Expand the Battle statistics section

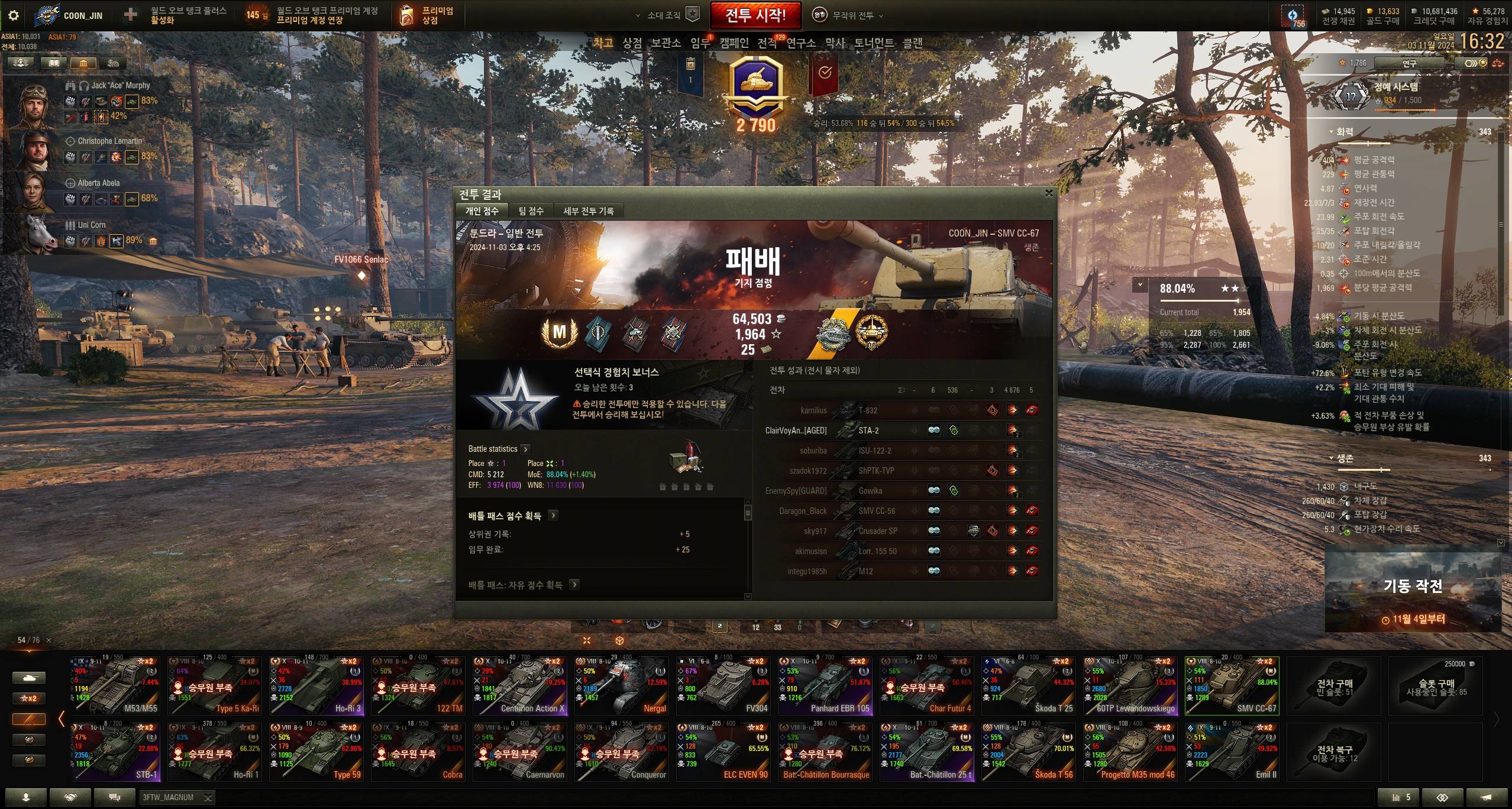pos(525,449)
